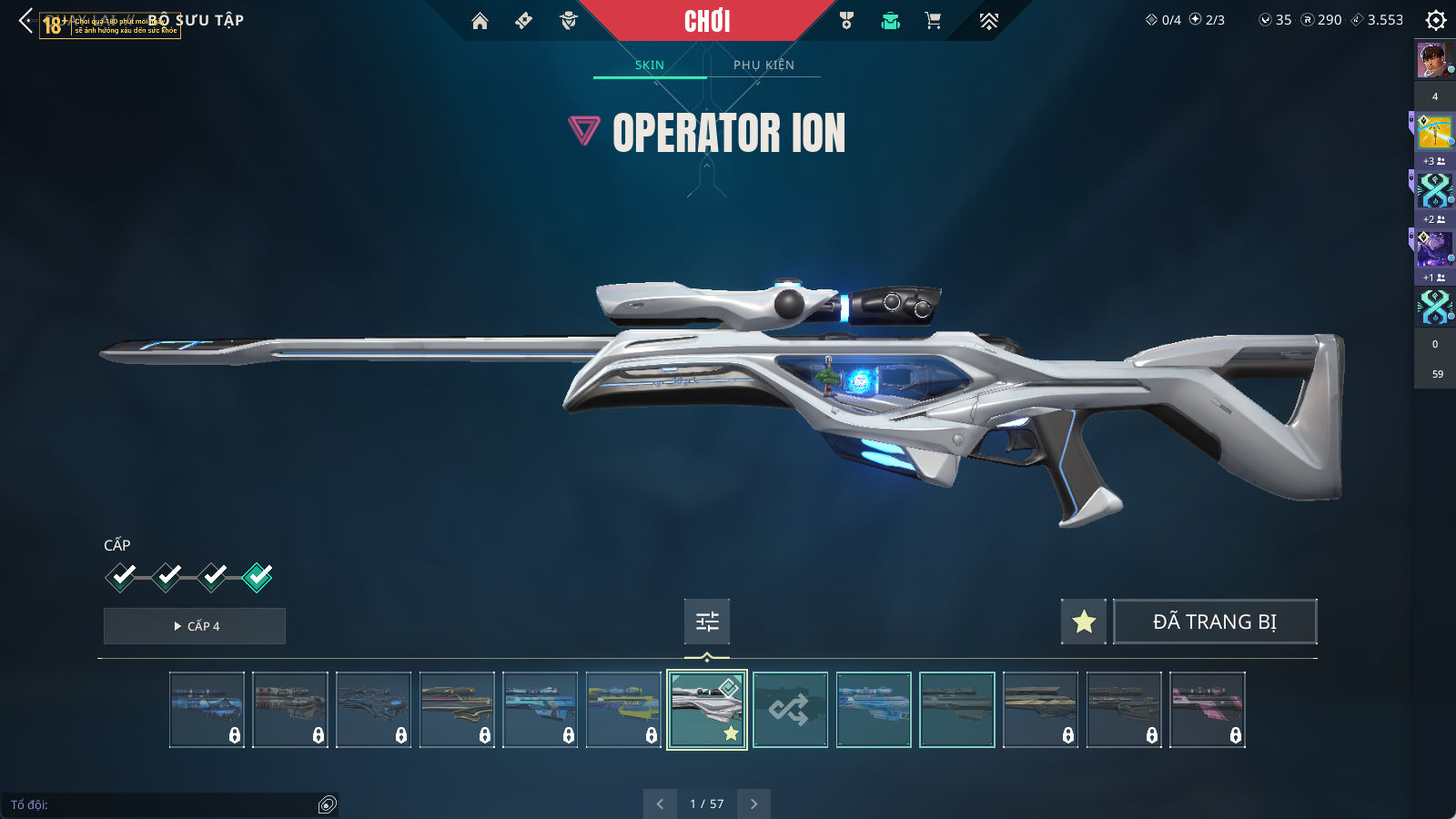Viewport: 1456px width, 819px height.
Task: Choose the random shuffle skin tile
Action: click(x=790, y=710)
